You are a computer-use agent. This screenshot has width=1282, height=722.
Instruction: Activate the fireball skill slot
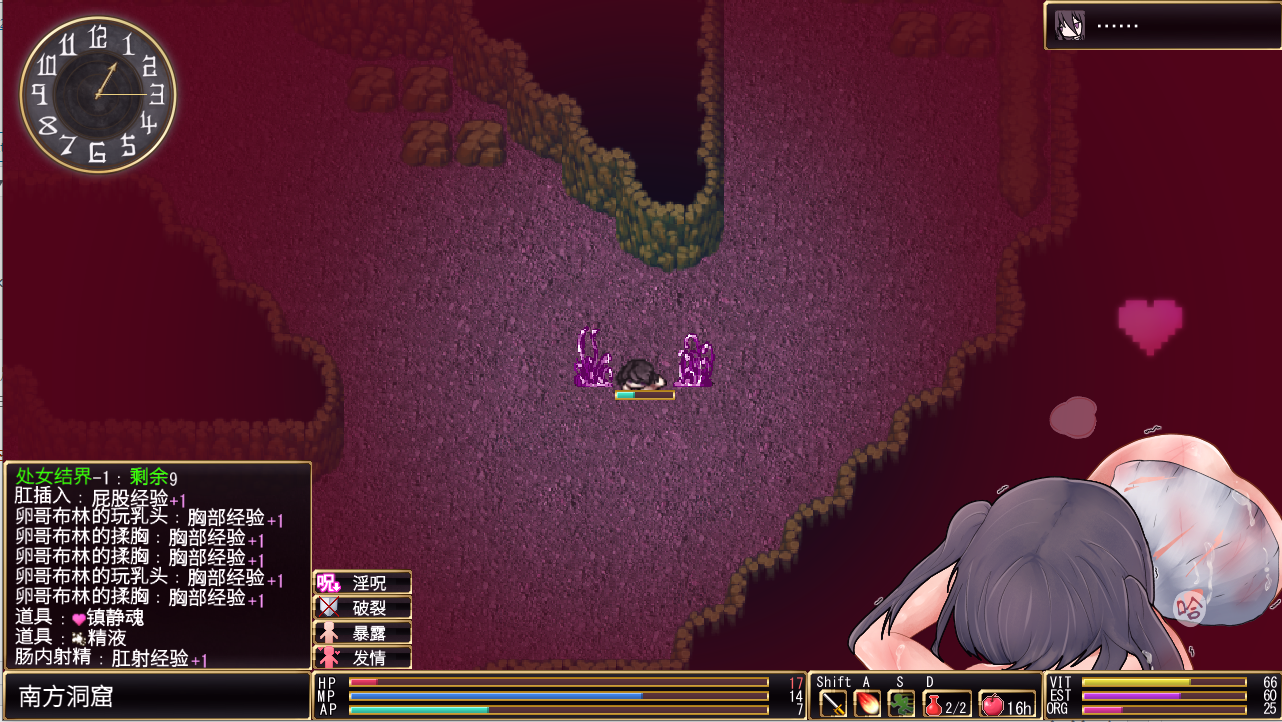pos(867,704)
